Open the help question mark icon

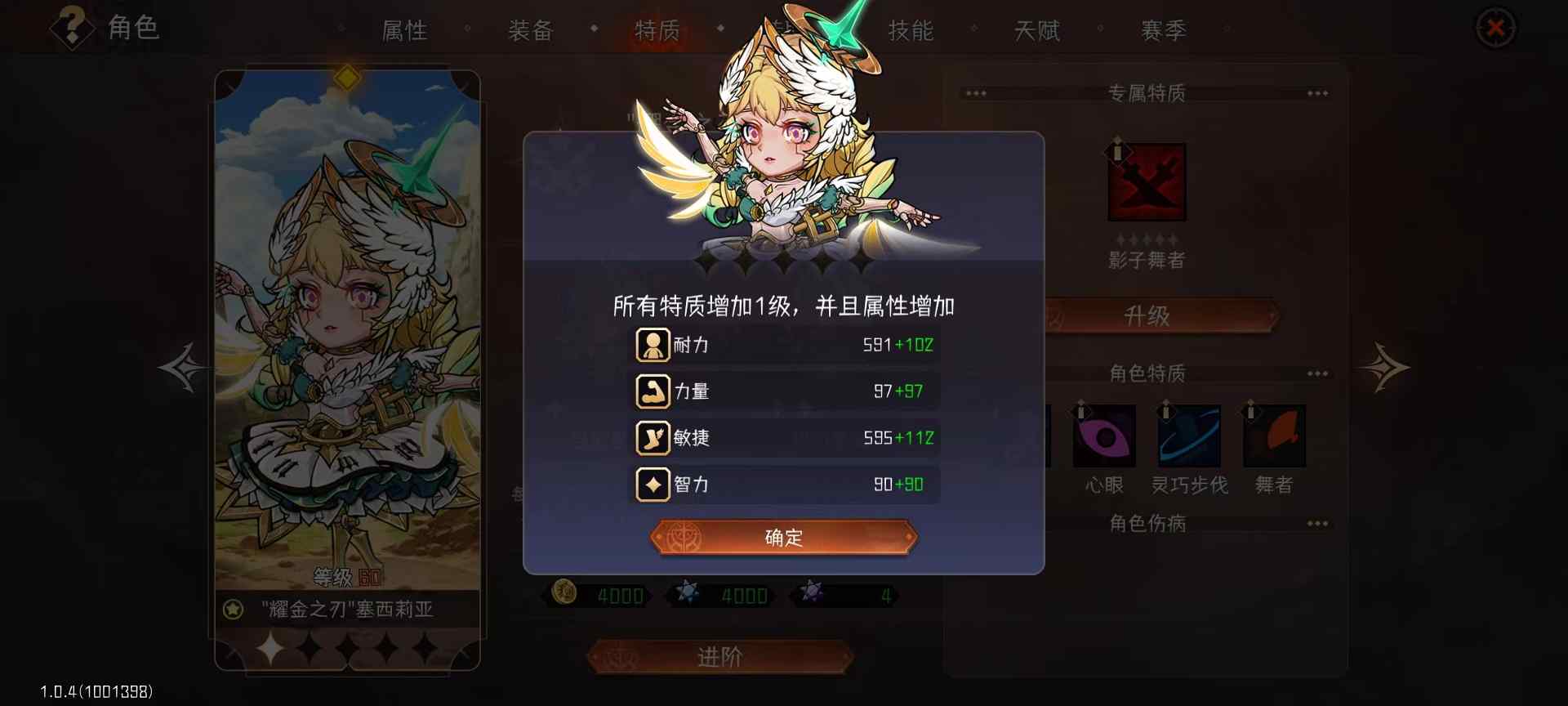pyautogui.click(x=71, y=27)
